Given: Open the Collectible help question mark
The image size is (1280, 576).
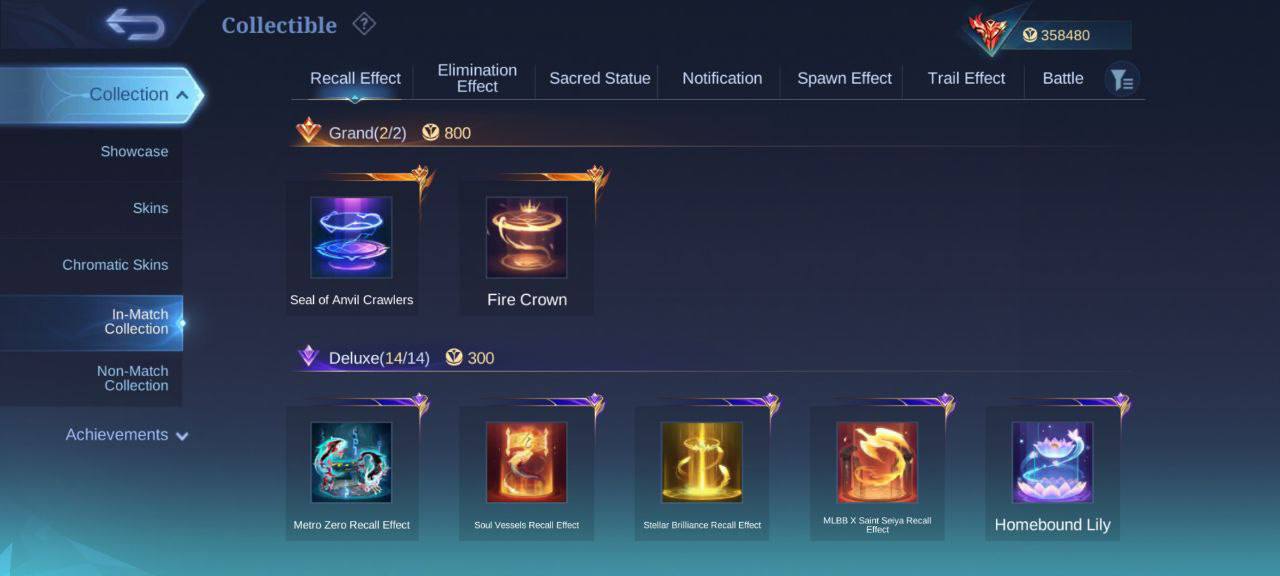Looking at the screenshot, I should (364, 25).
